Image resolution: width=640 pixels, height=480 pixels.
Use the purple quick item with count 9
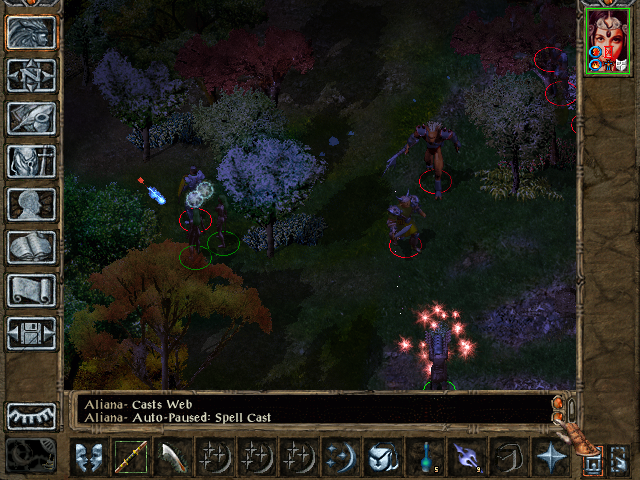pyautogui.click(x=466, y=458)
